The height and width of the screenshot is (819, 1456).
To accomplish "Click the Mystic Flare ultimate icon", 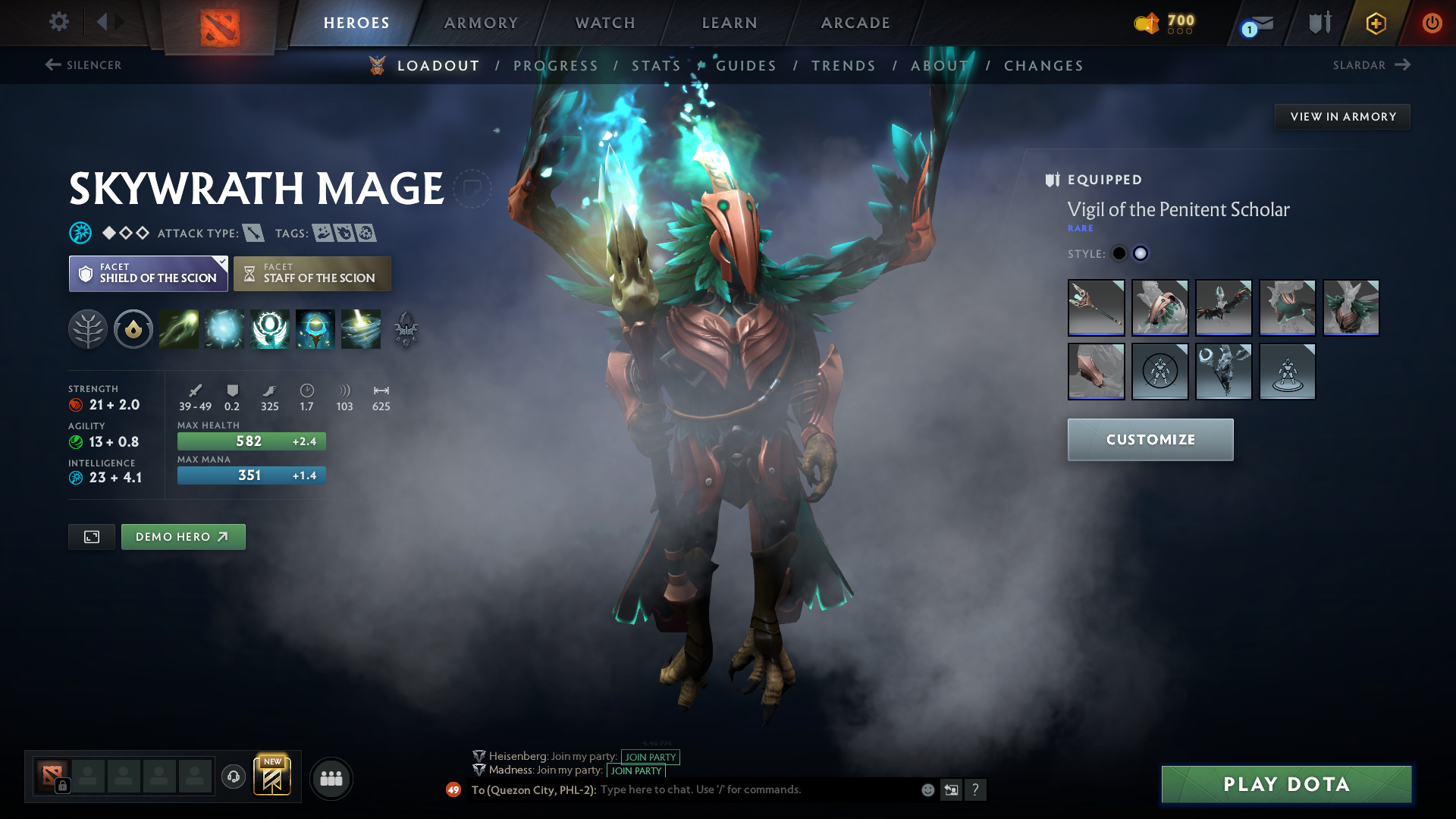I will (x=360, y=329).
